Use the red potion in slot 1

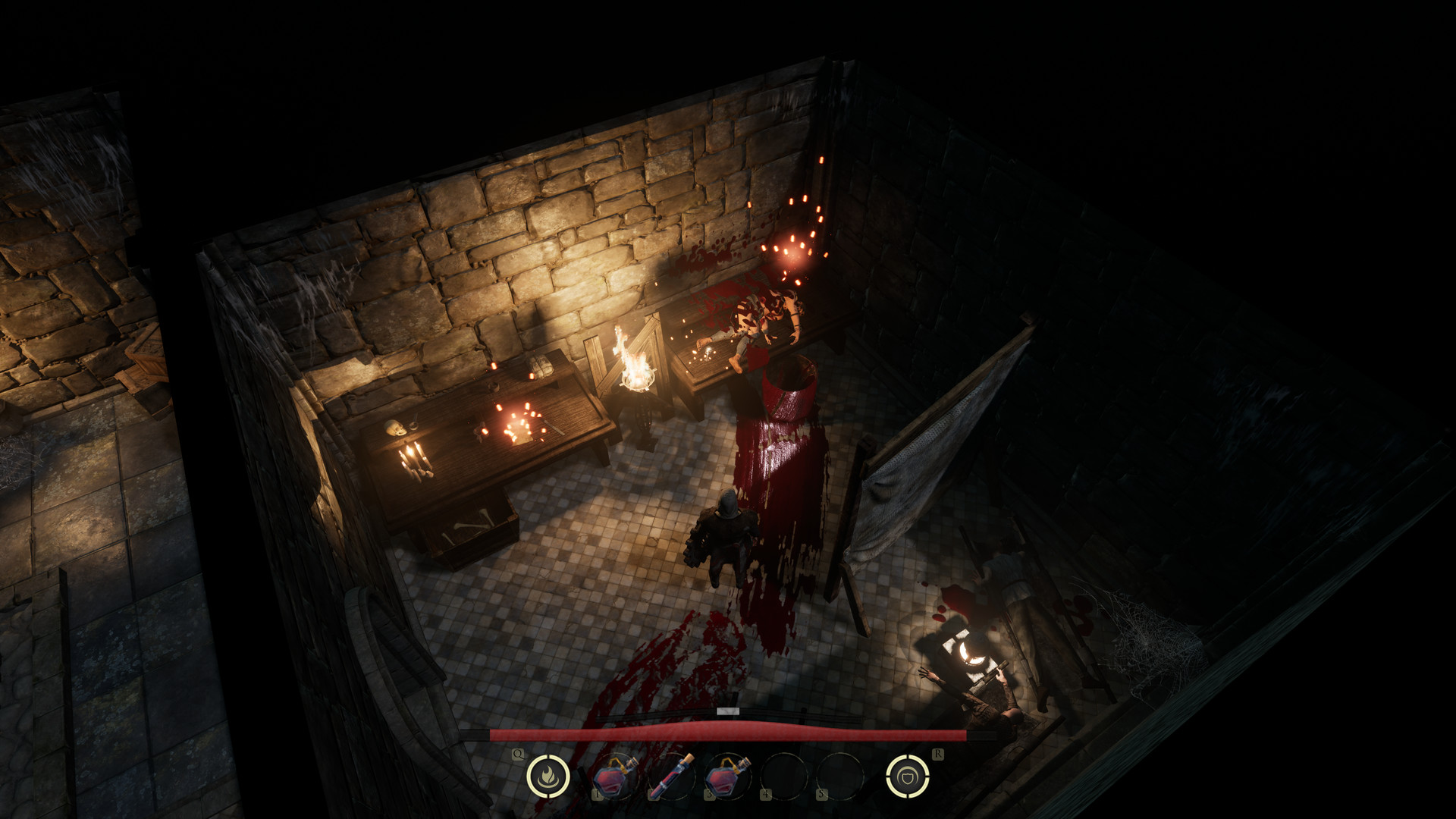click(614, 777)
